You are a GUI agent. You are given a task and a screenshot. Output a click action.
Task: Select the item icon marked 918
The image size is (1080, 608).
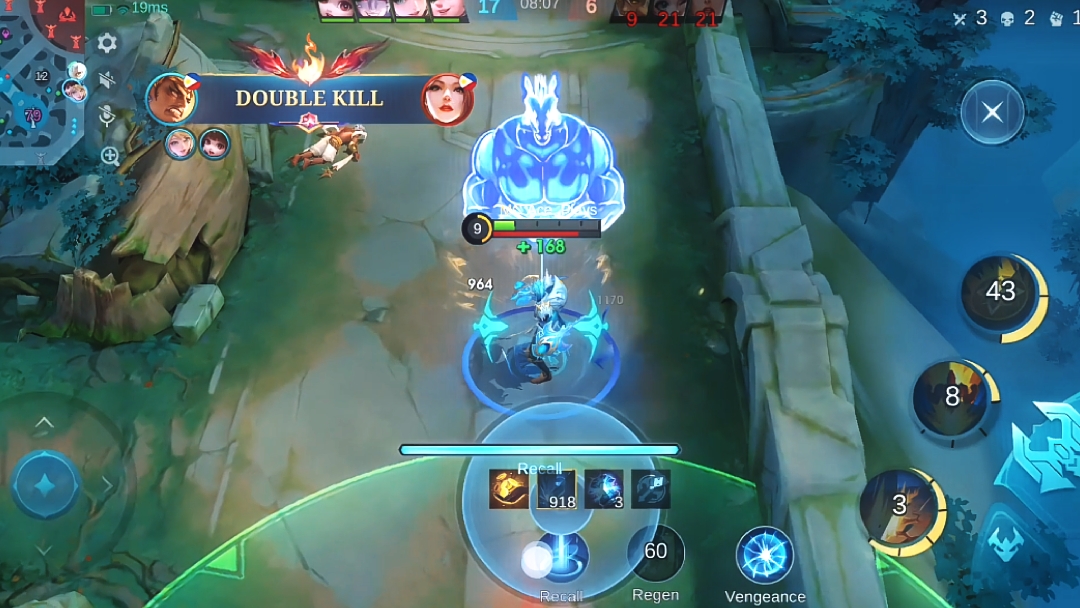556,490
